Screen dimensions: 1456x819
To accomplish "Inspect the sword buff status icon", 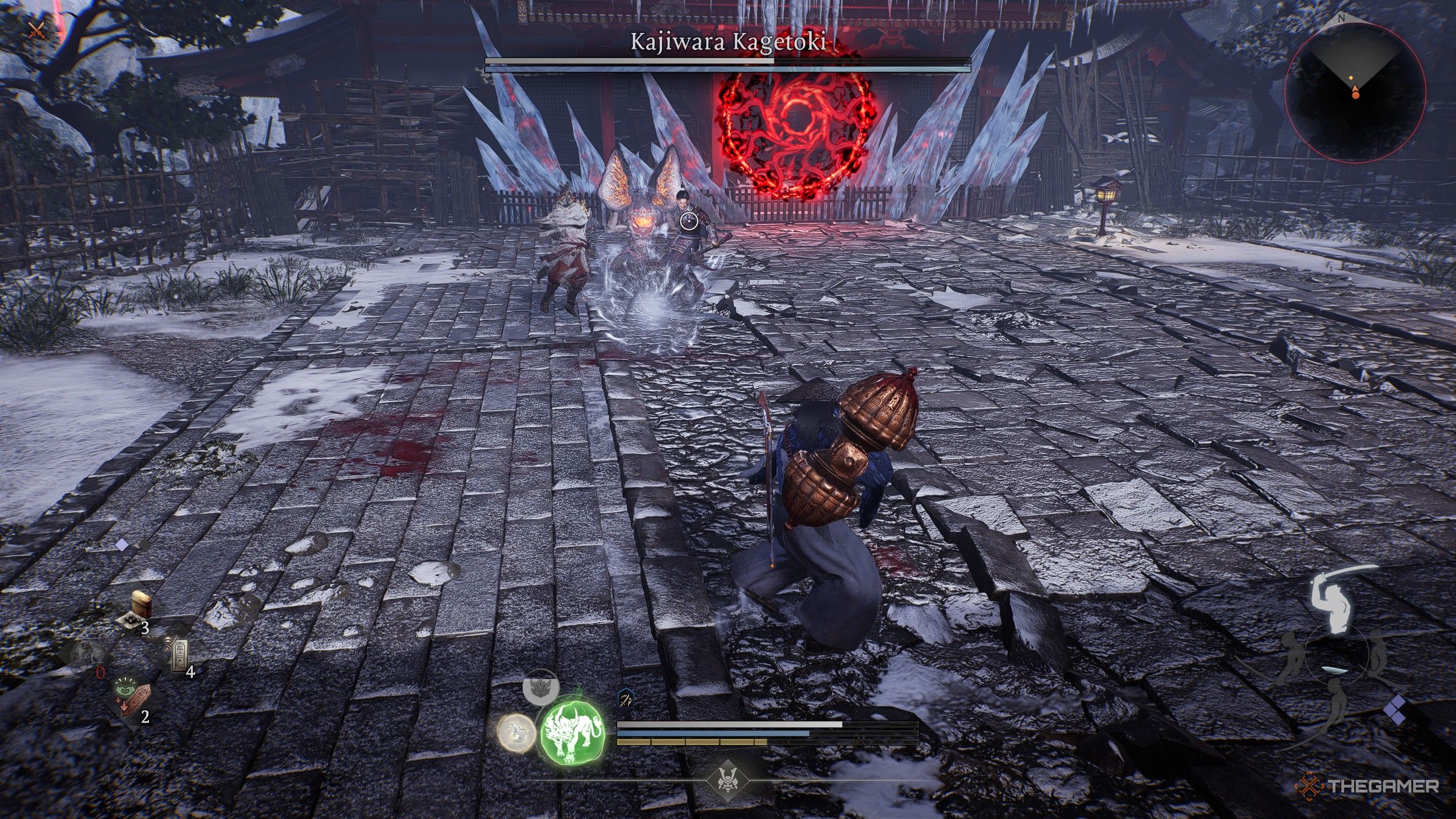I will pos(626,698).
